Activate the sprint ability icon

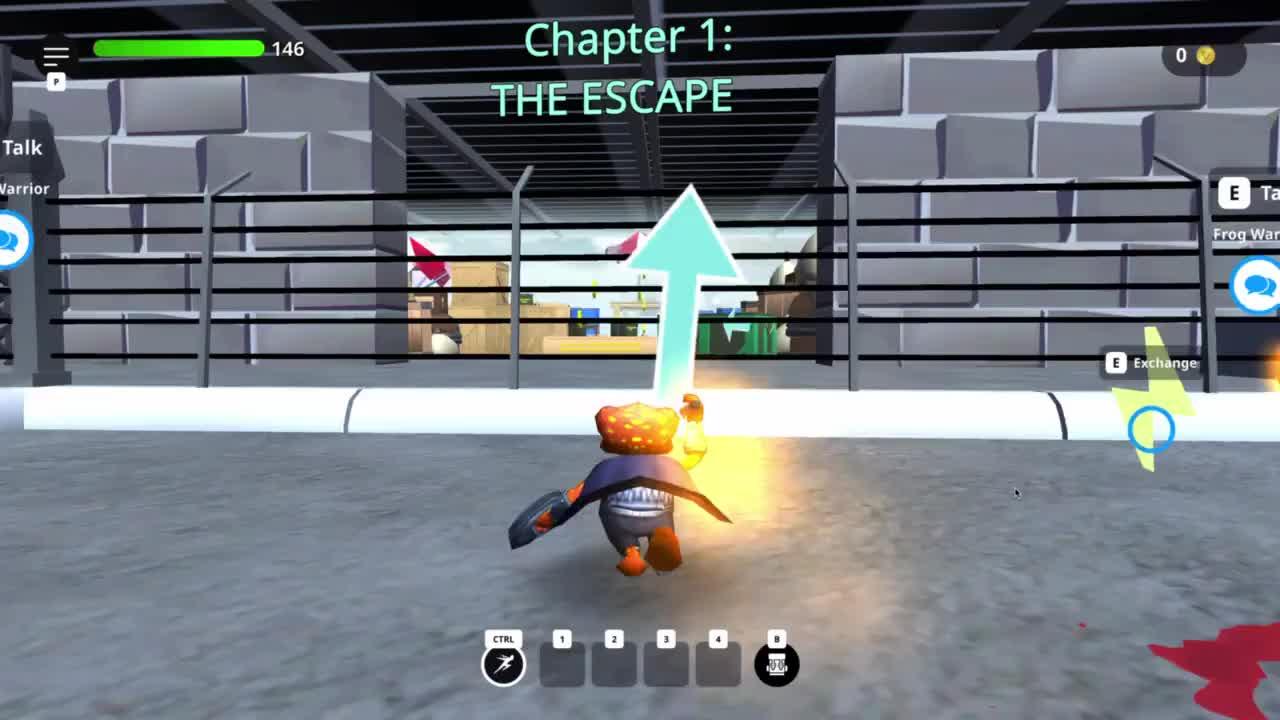click(503, 665)
